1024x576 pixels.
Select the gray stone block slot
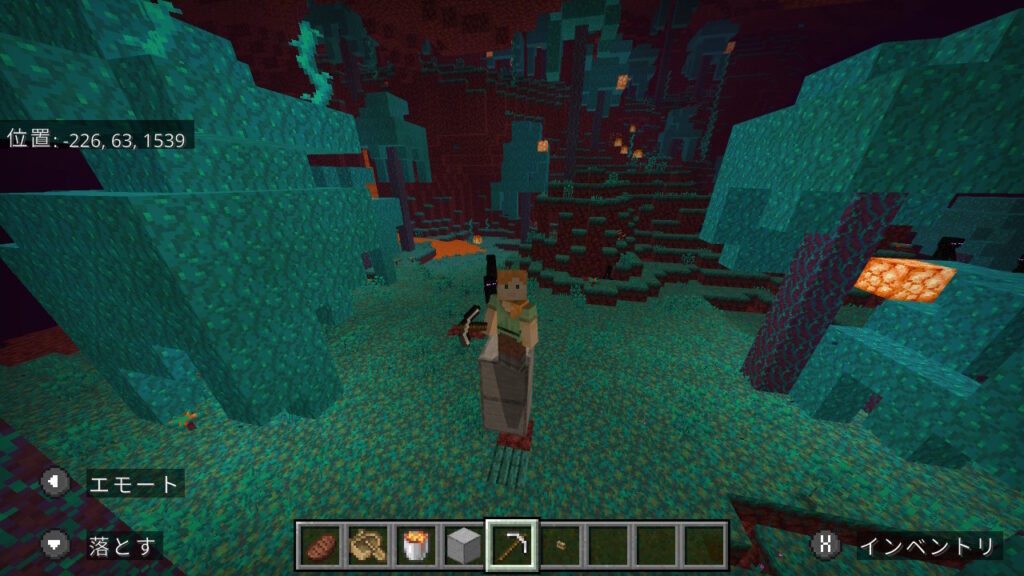click(x=464, y=545)
